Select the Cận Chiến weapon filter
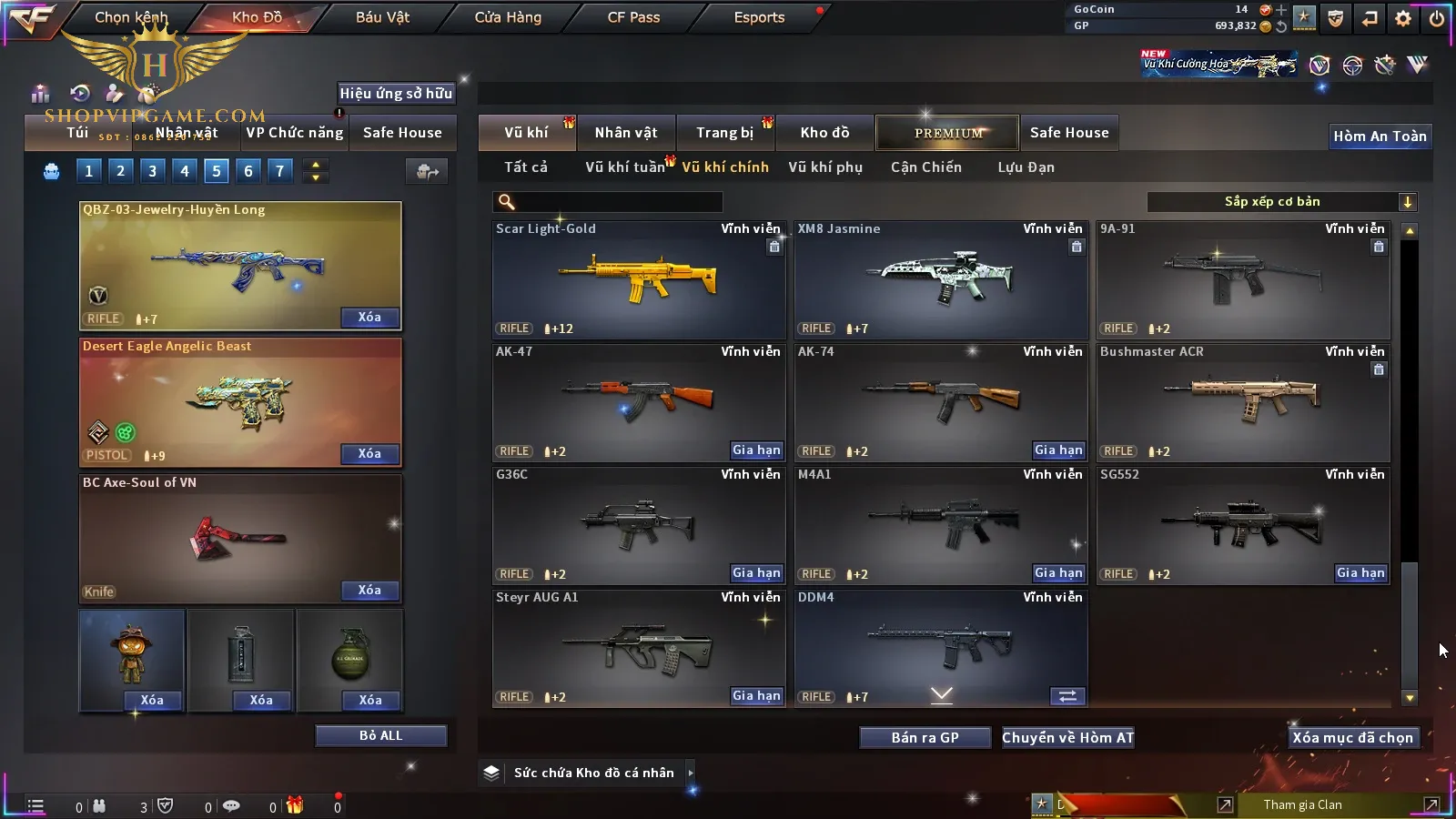The width and height of the screenshot is (1456, 819). click(x=925, y=167)
